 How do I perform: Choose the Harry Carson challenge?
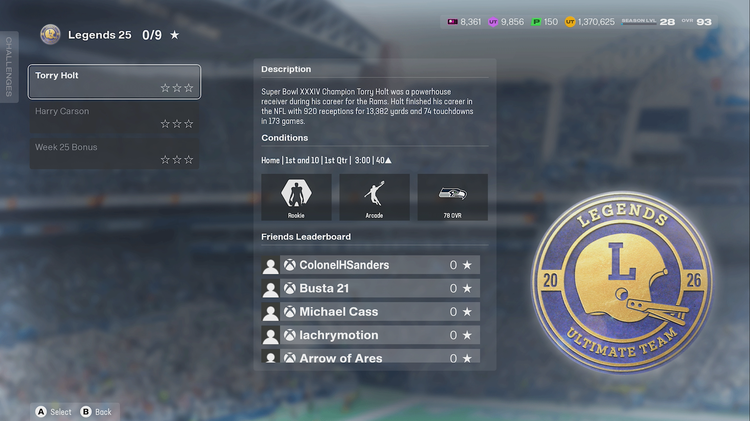tap(114, 117)
